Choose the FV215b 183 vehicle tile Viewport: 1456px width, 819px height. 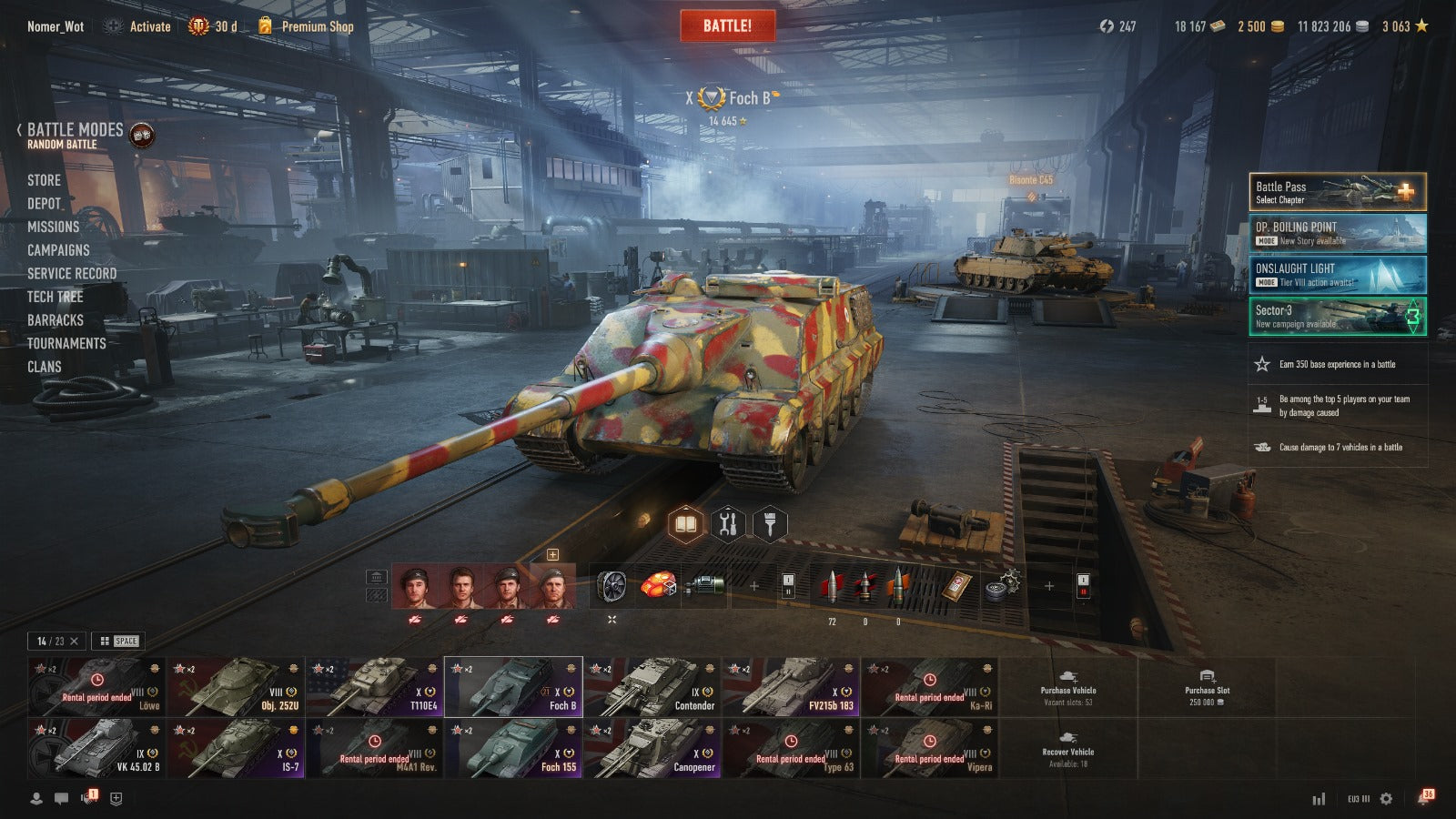790,686
